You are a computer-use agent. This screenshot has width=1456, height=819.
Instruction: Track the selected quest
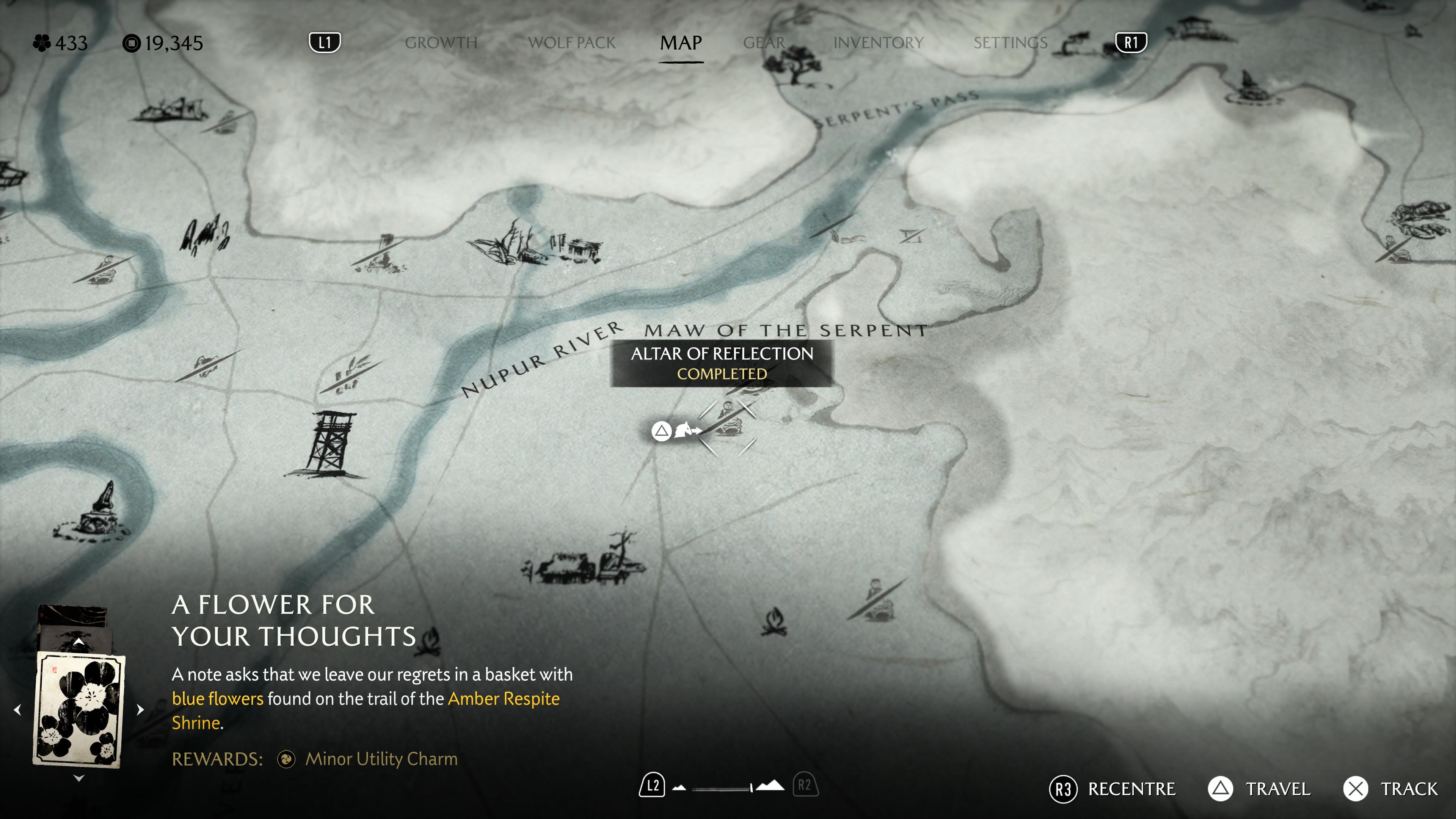tap(1391, 789)
